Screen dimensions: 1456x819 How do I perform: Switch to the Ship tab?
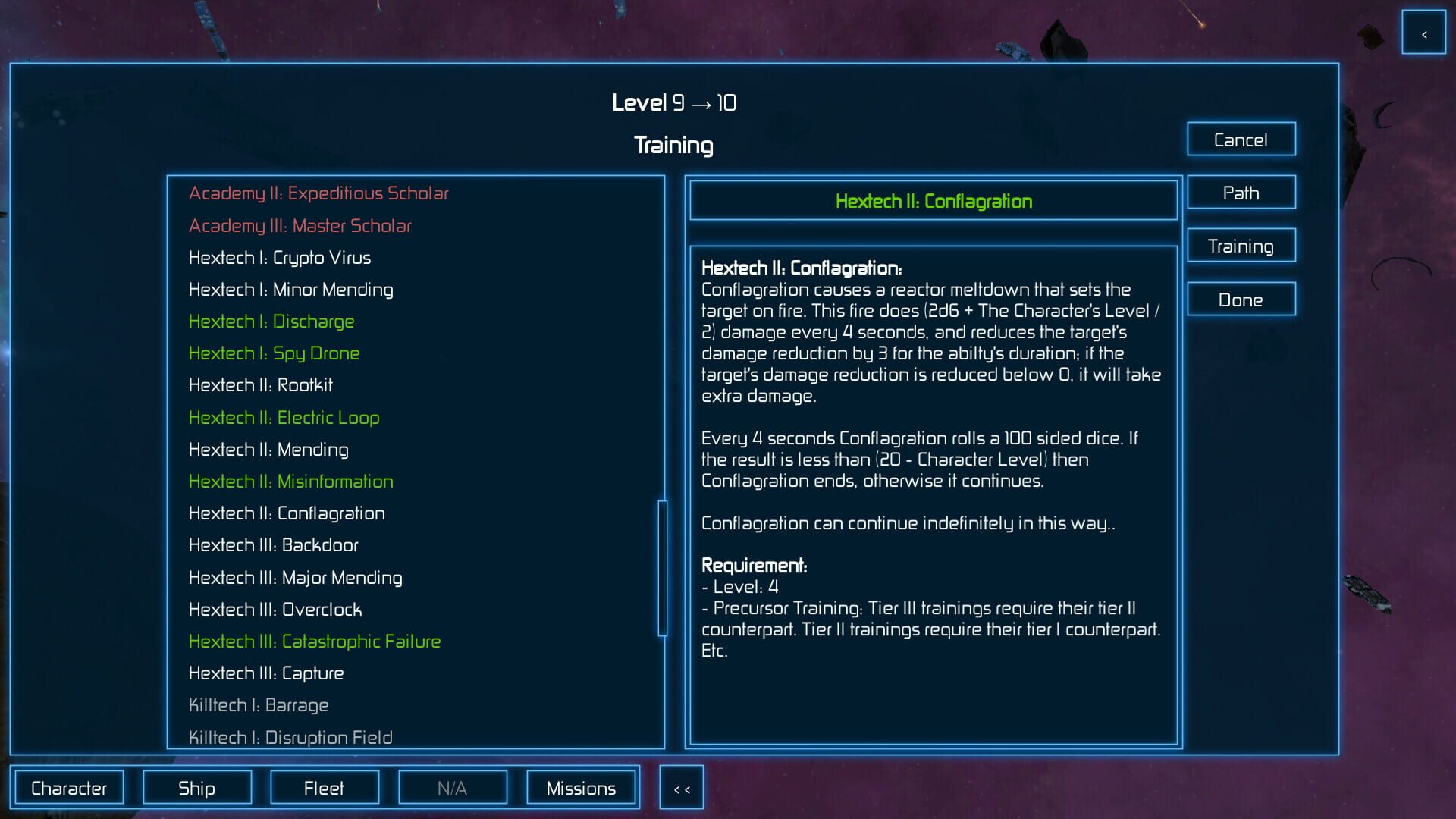pos(196,787)
